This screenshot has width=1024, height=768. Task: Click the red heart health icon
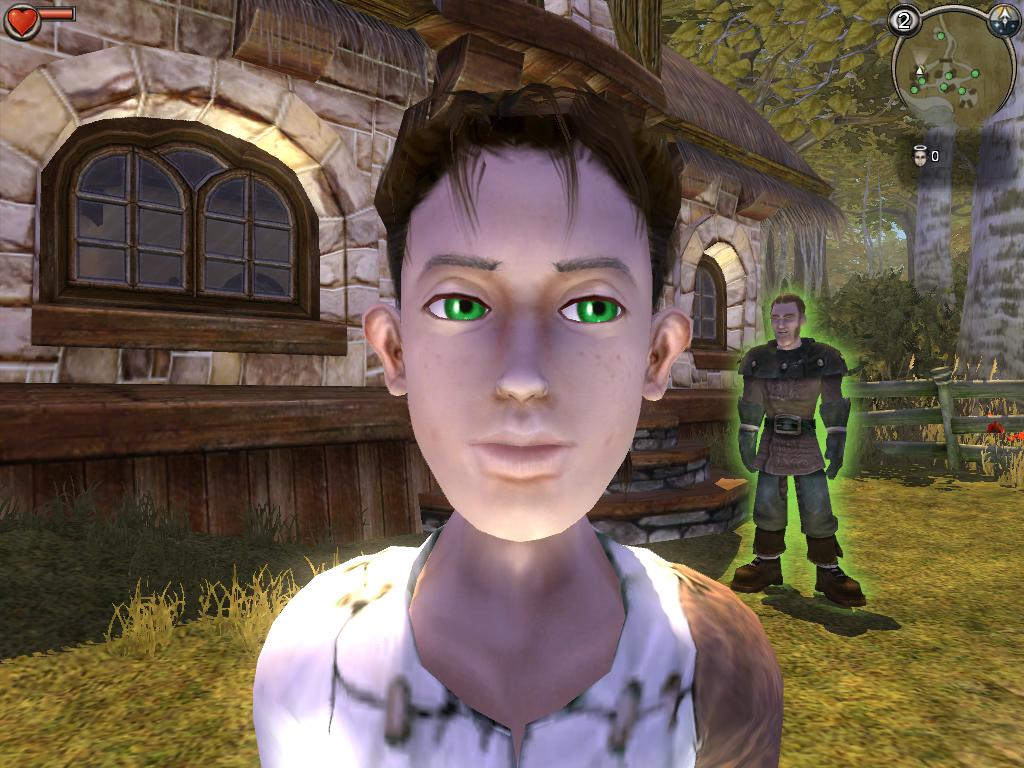click(22, 21)
